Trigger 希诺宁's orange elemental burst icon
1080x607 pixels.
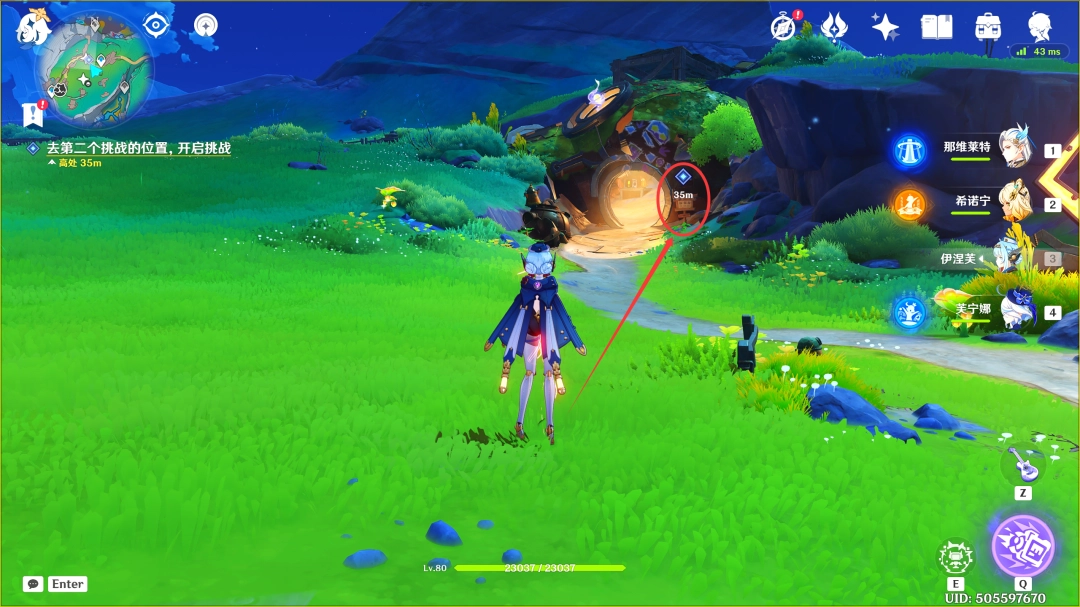tap(910, 204)
